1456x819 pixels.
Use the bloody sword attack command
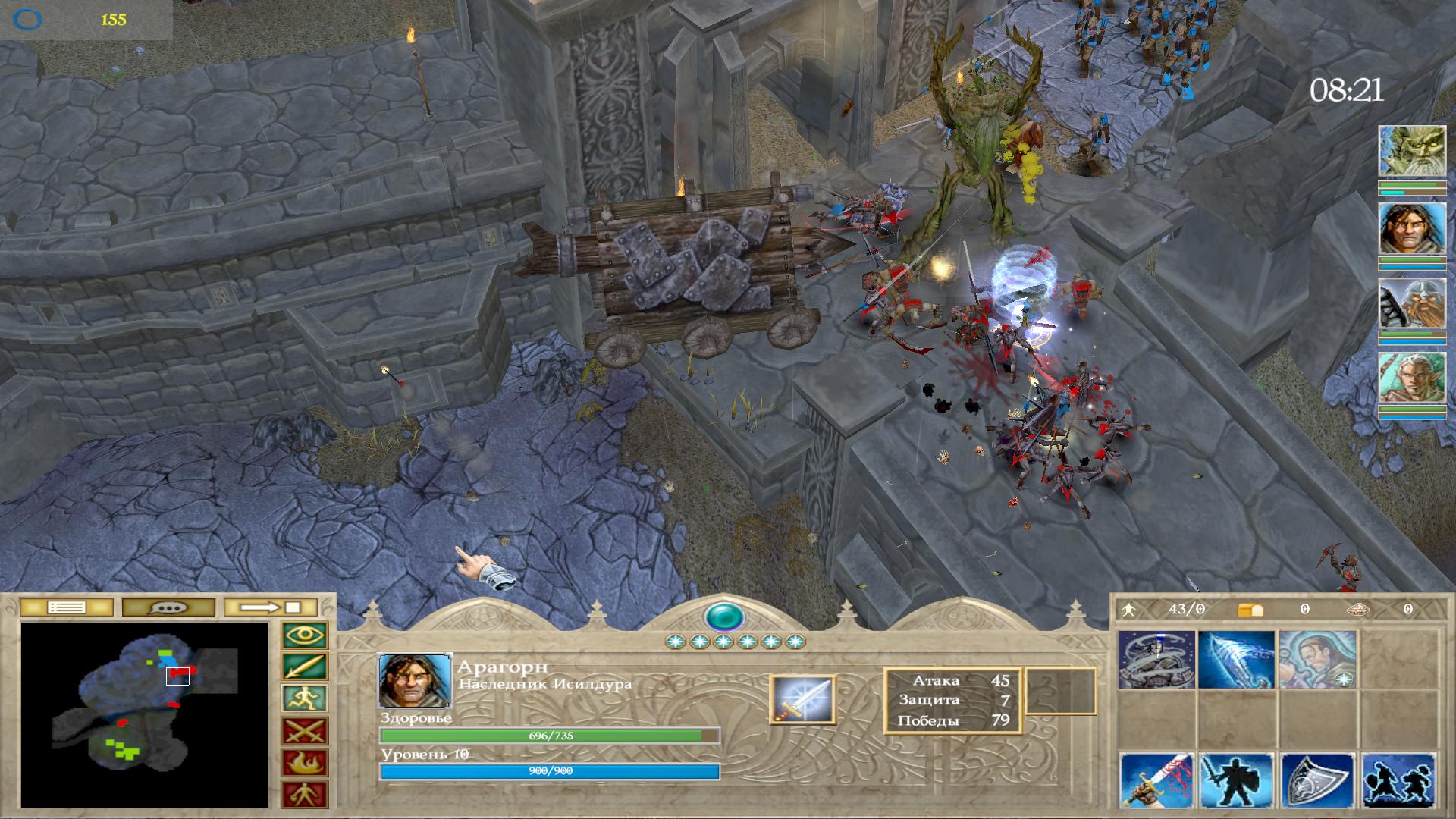1156,781
